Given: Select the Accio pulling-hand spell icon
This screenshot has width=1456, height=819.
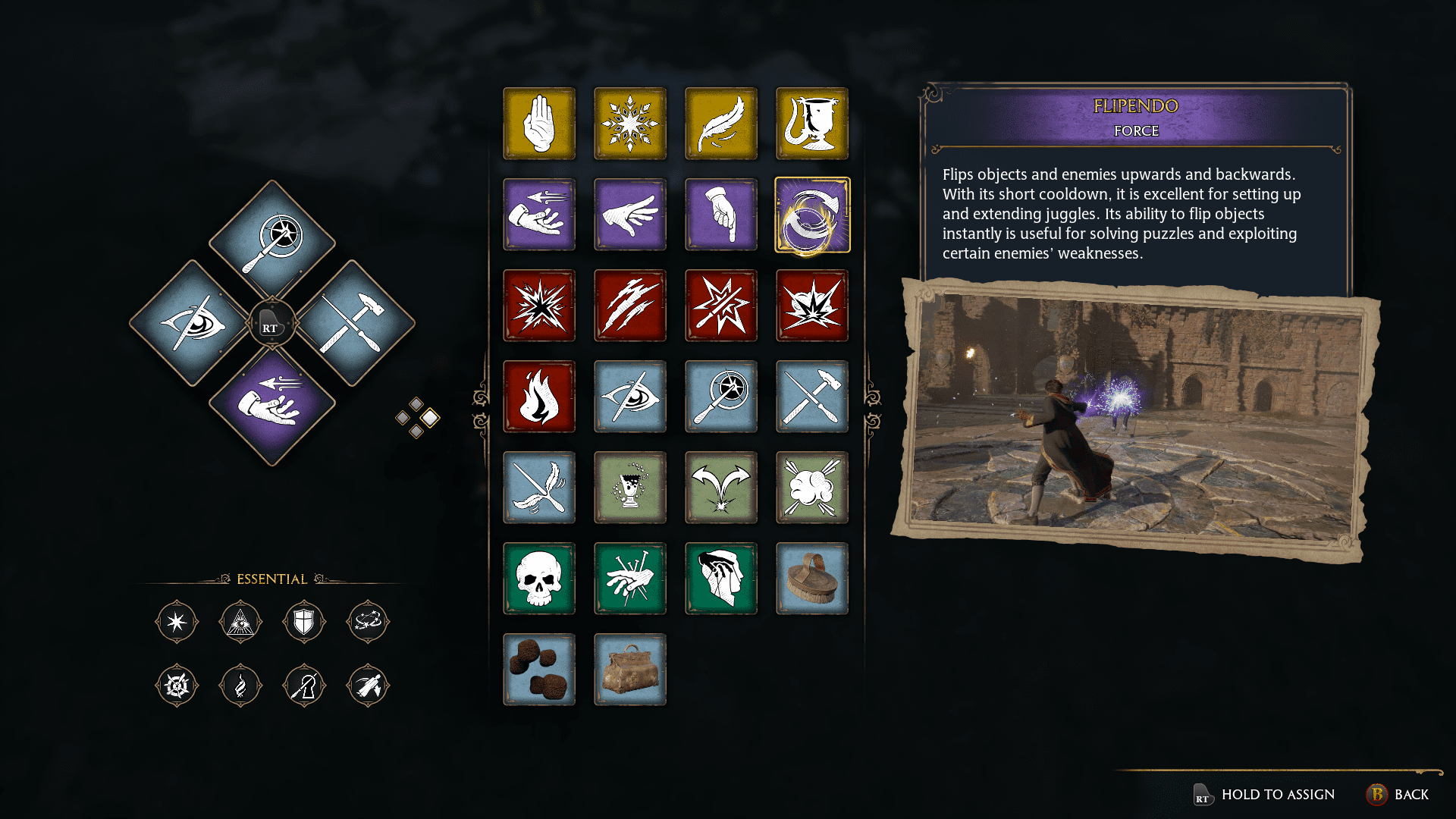Looking at the screenshot, I should pos(539,215).
